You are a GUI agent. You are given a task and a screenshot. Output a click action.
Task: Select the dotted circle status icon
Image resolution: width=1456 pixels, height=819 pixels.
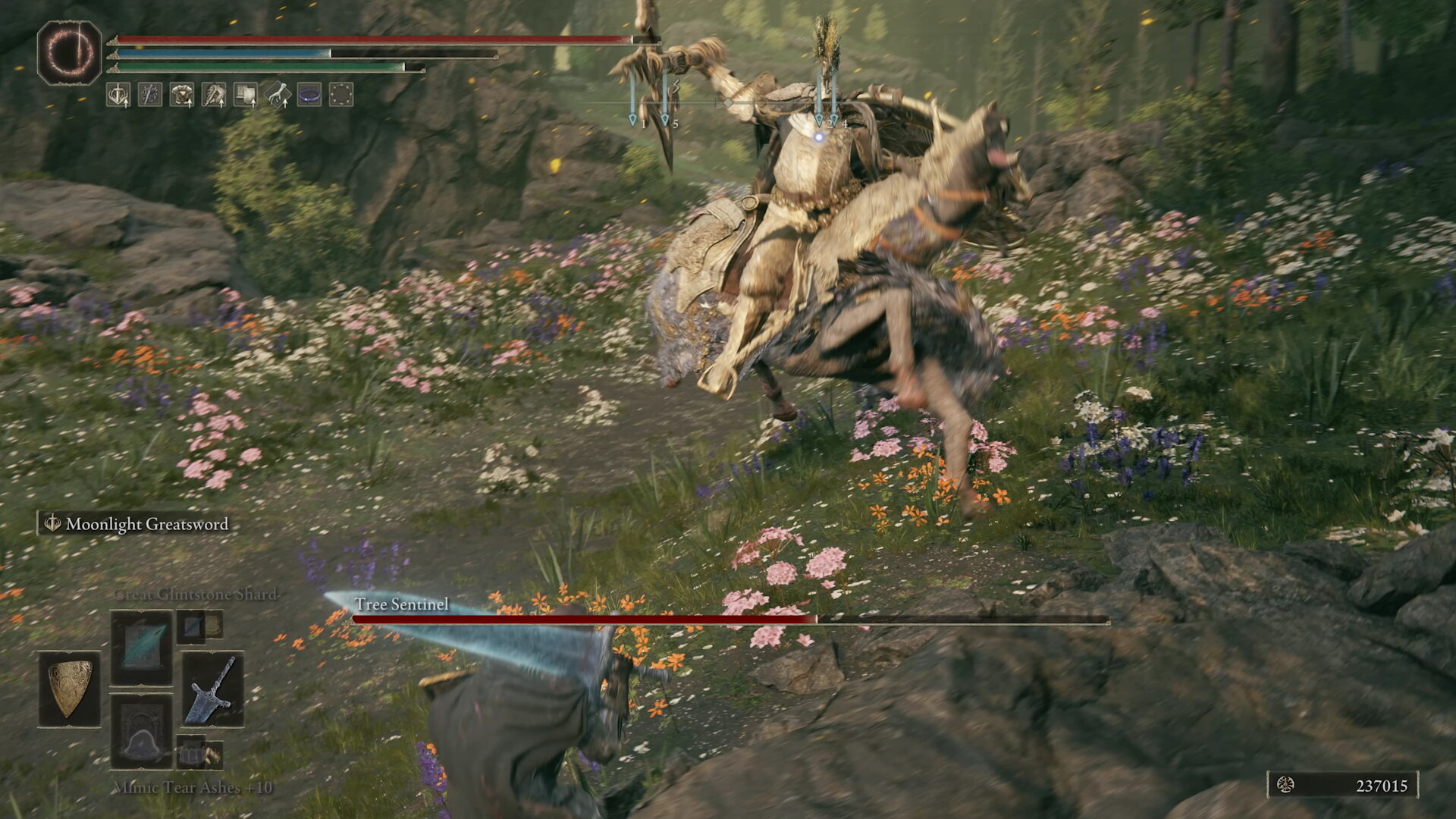341,95
